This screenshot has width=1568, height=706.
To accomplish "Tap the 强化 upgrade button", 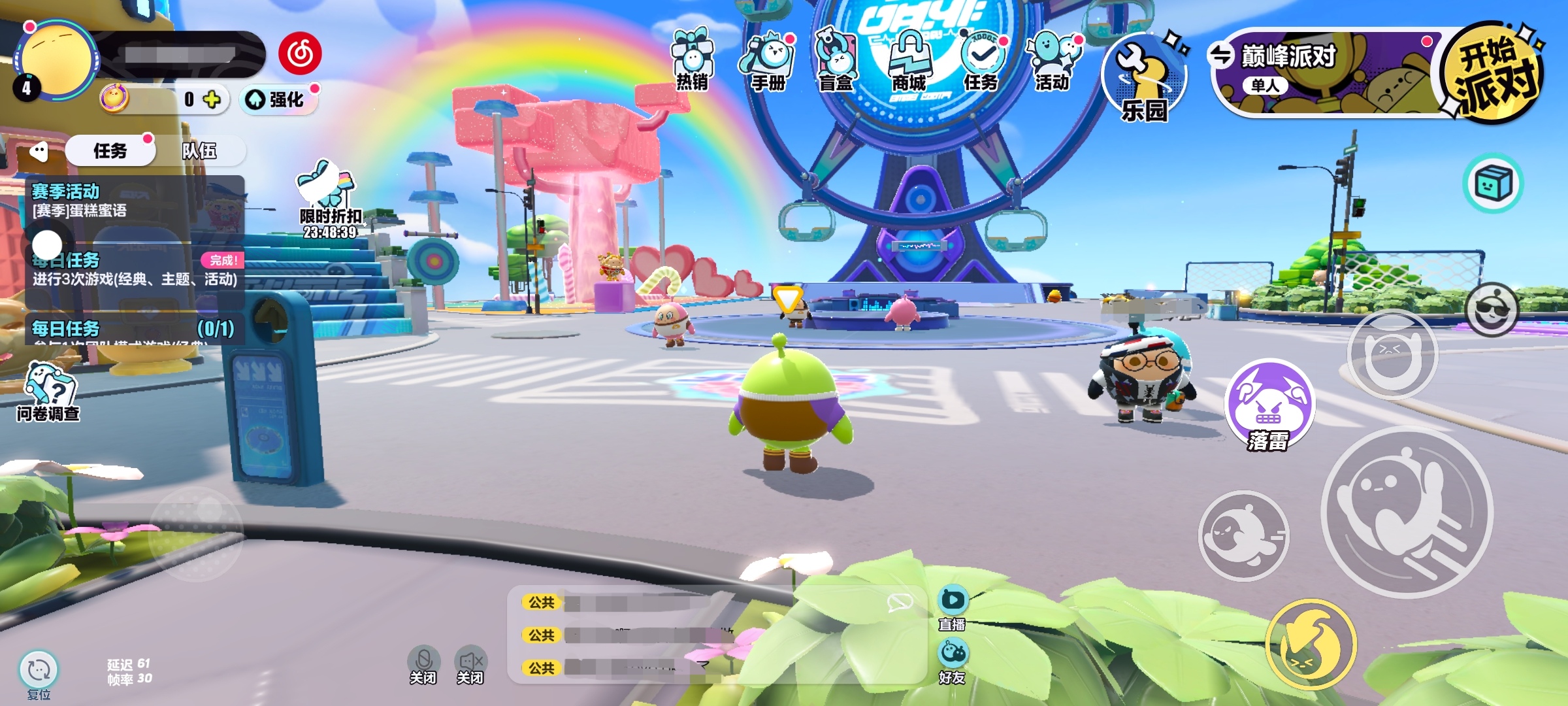I will [x=279, y=99].
